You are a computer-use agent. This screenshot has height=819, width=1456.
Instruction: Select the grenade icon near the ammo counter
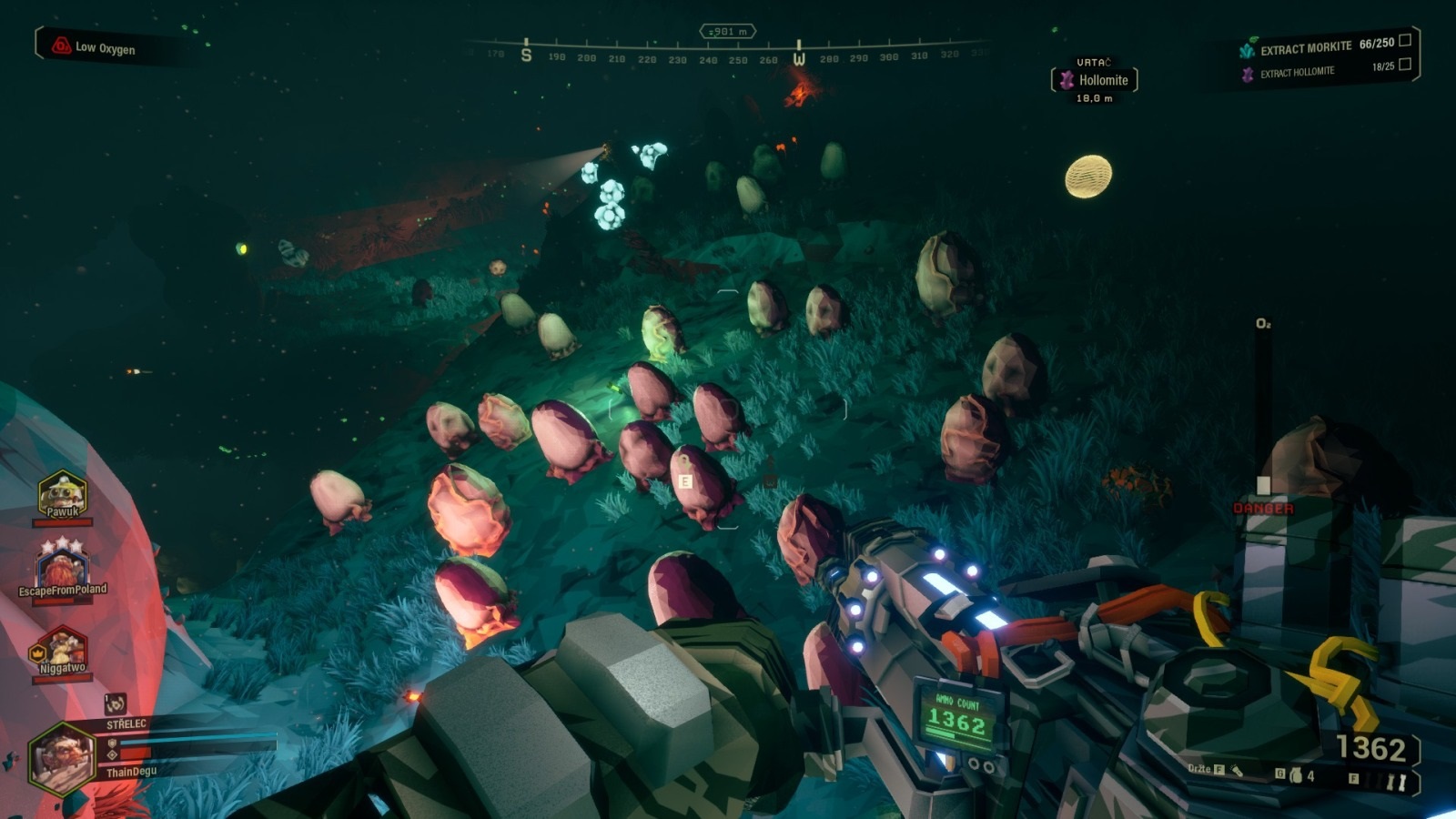click(x=1296, y=775)
